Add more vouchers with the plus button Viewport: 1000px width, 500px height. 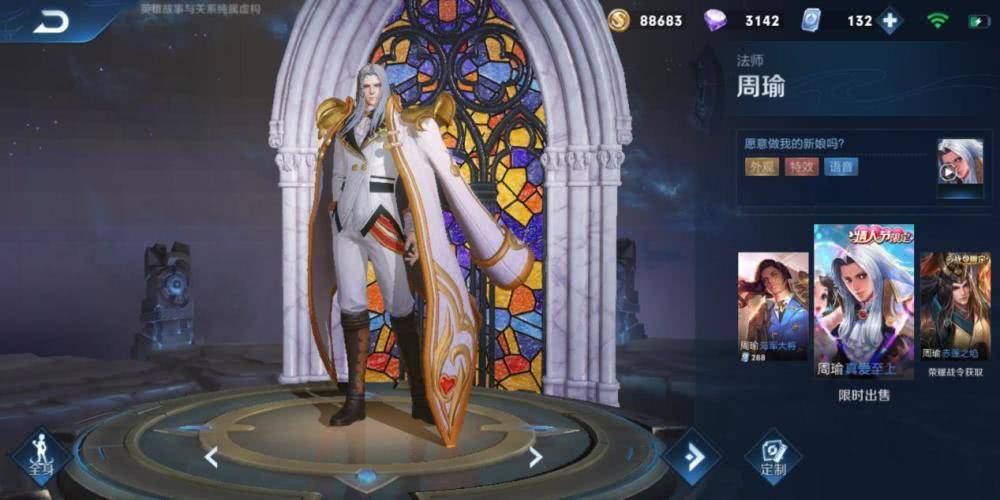(888, 21)
